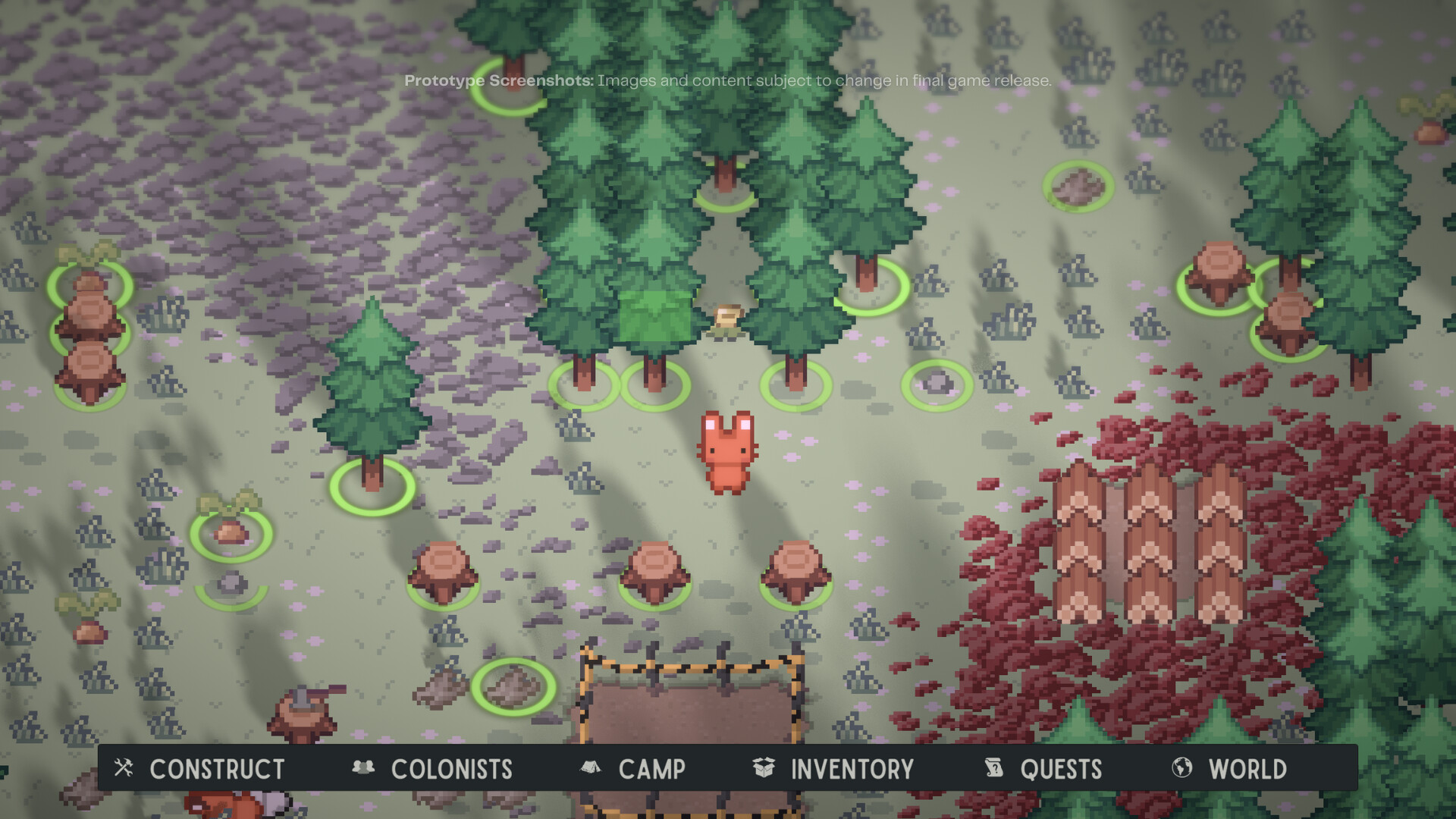Click the CONSTRUCT menu label

[216, 770]
